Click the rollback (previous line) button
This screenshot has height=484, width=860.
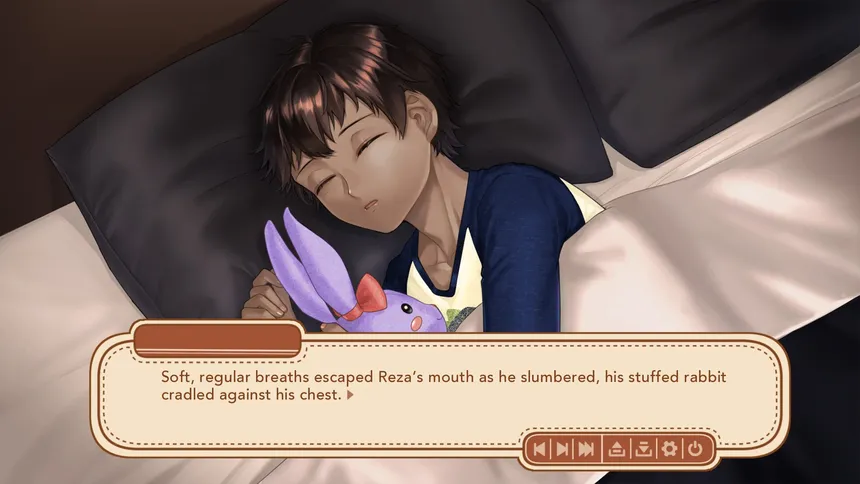(540, 449)
